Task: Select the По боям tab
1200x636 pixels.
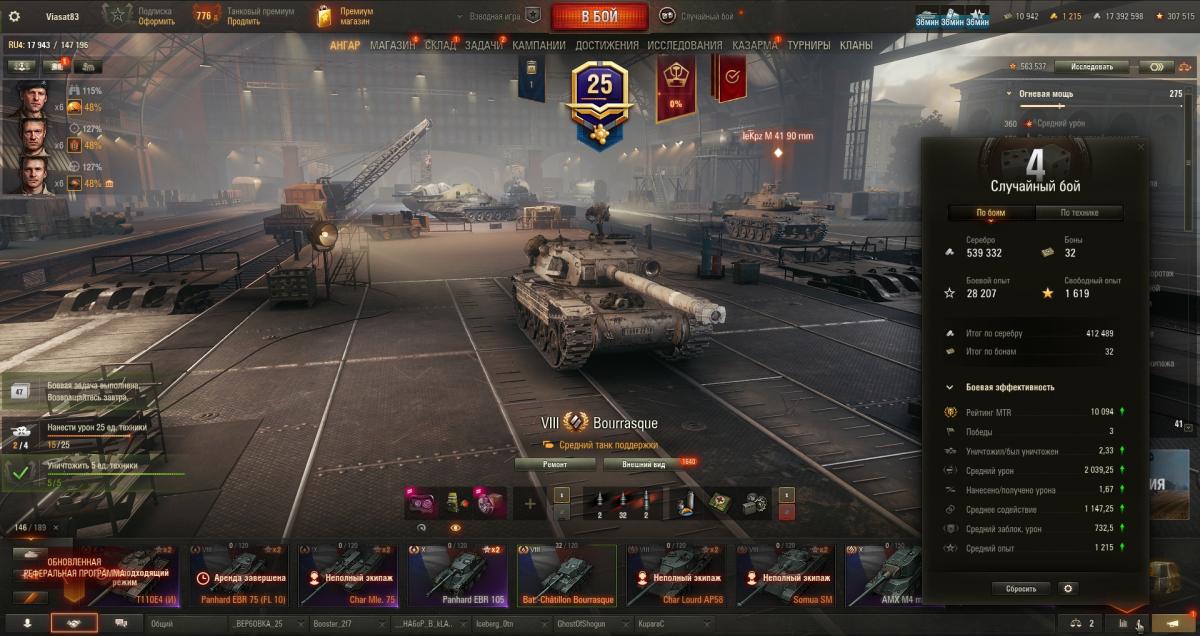Action: point(991,213)
